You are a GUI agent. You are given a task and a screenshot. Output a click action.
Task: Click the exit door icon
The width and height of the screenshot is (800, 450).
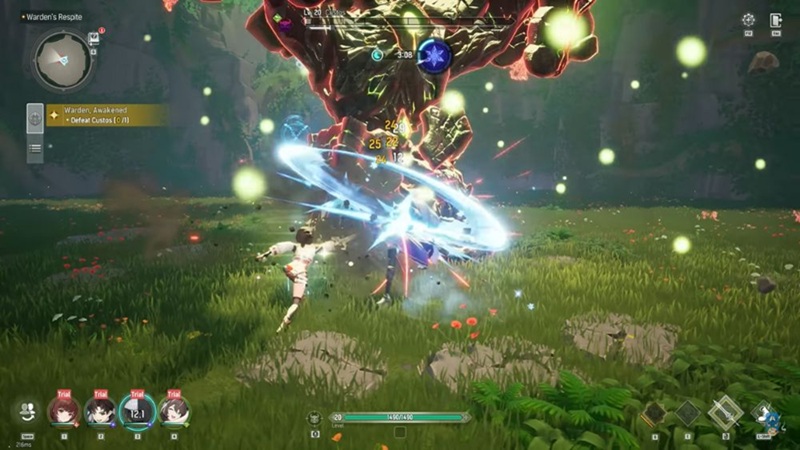point(776,20)
